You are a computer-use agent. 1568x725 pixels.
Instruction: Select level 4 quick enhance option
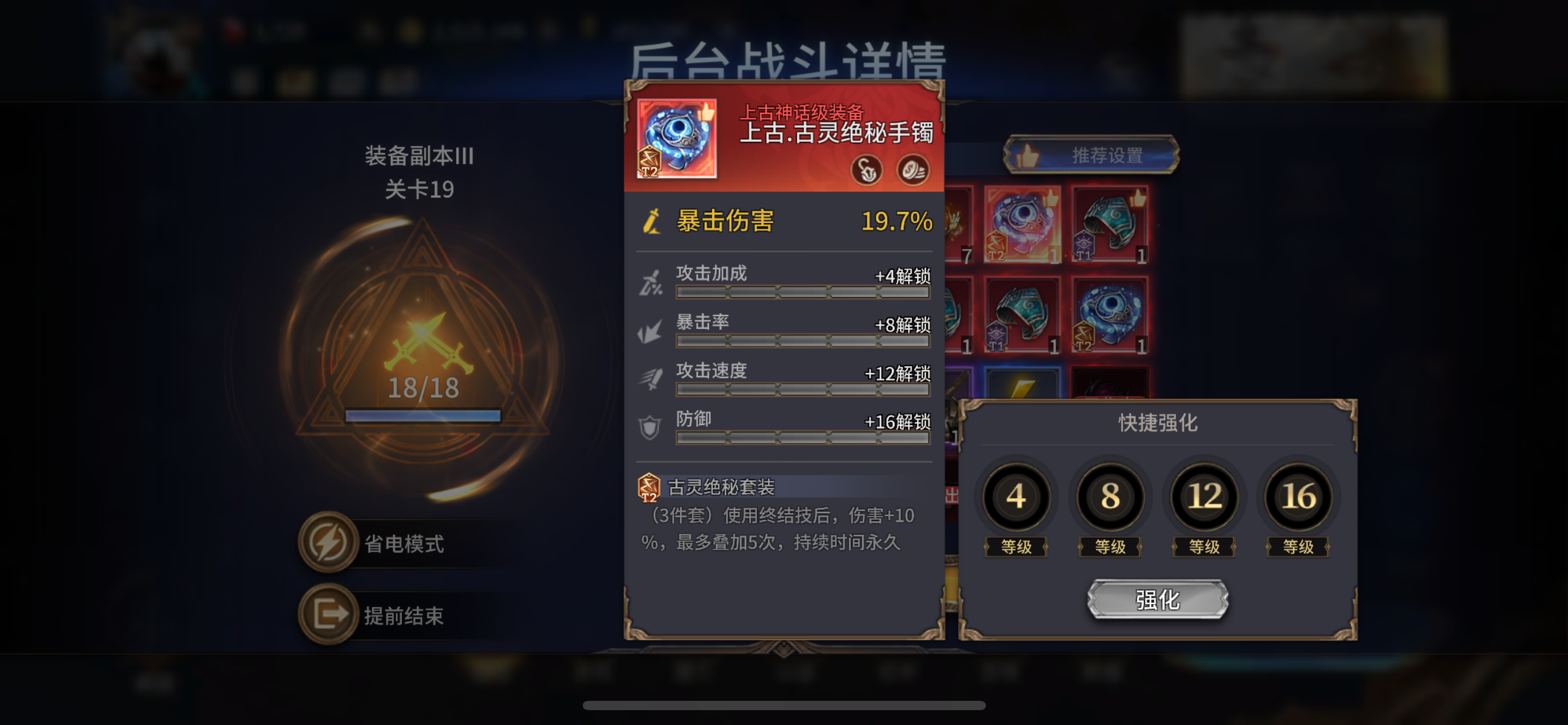(1017, 497)
